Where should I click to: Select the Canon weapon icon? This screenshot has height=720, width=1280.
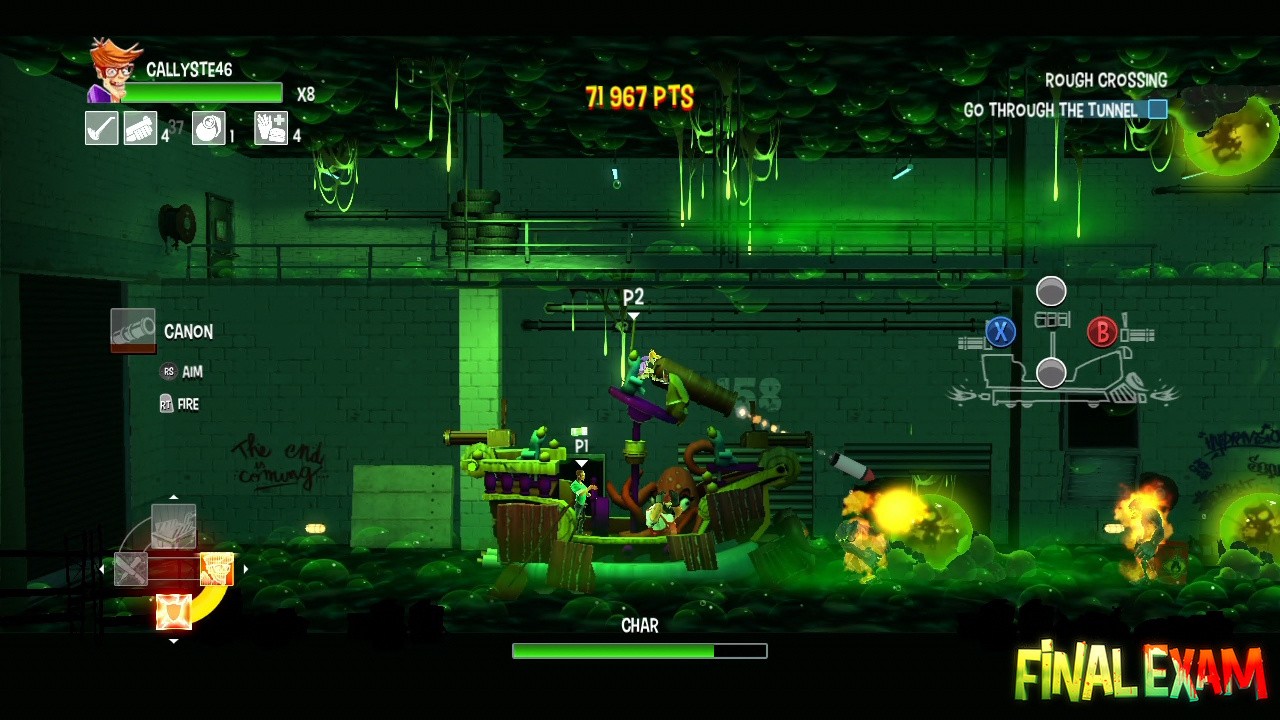(133, 330)
